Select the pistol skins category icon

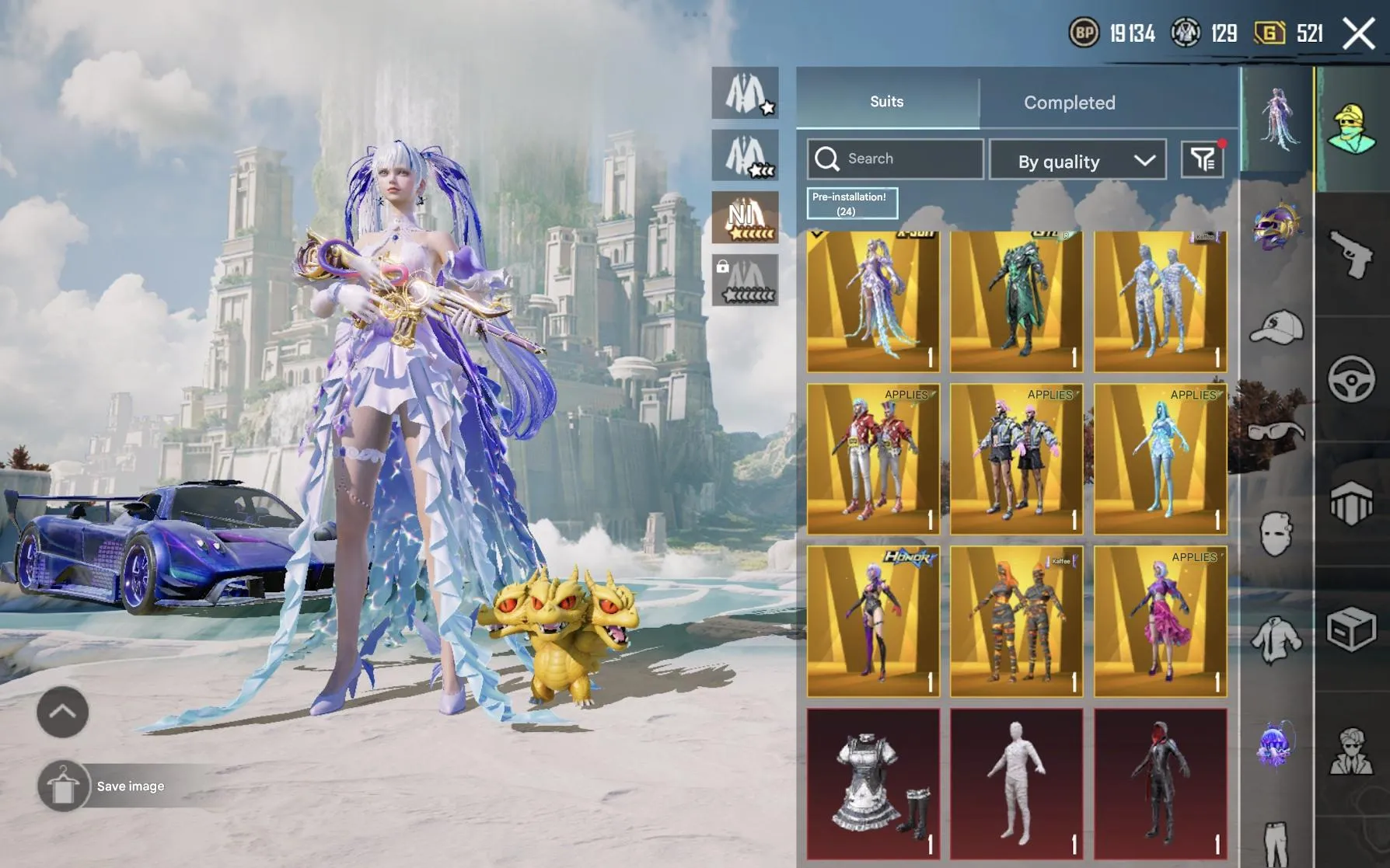1350,255
